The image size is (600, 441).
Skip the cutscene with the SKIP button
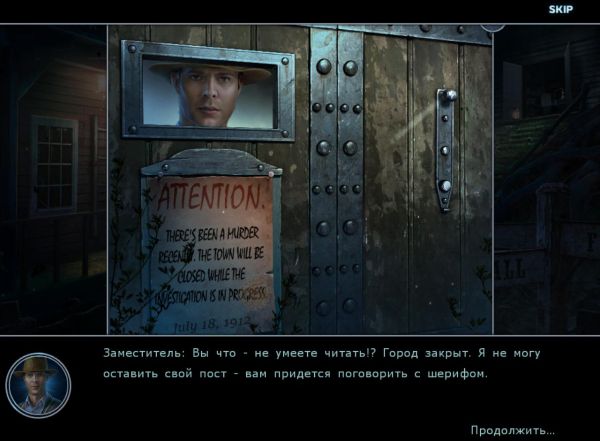point(560,9)
